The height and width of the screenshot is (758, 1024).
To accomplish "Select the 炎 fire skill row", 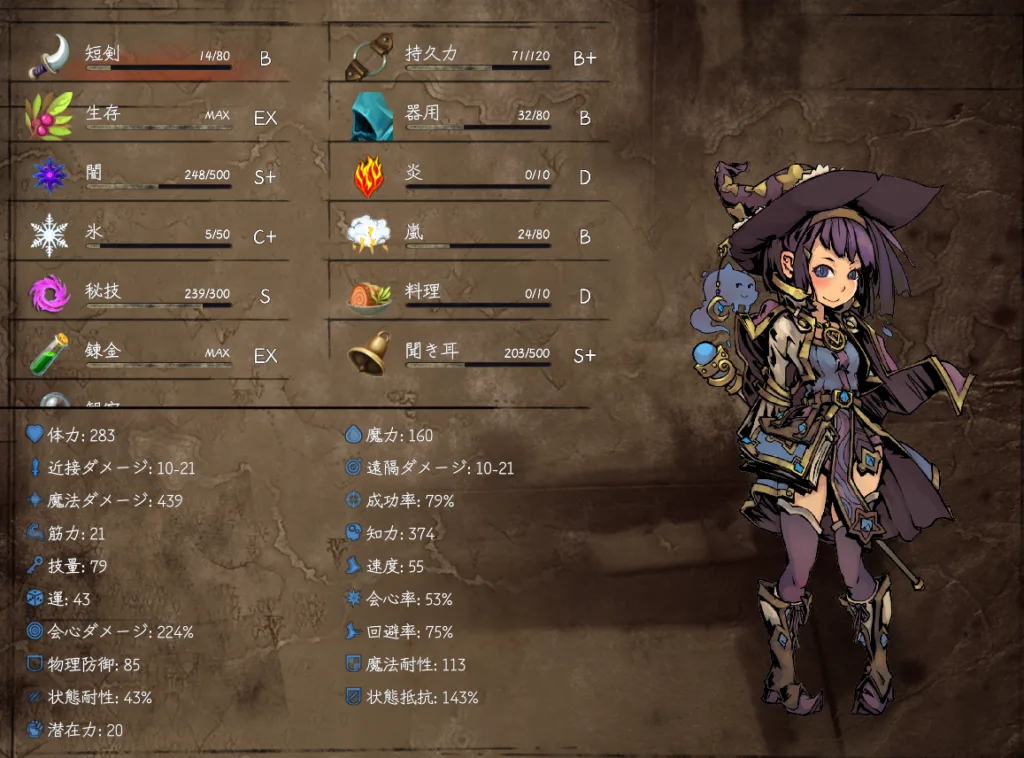I will coord(470,176).
